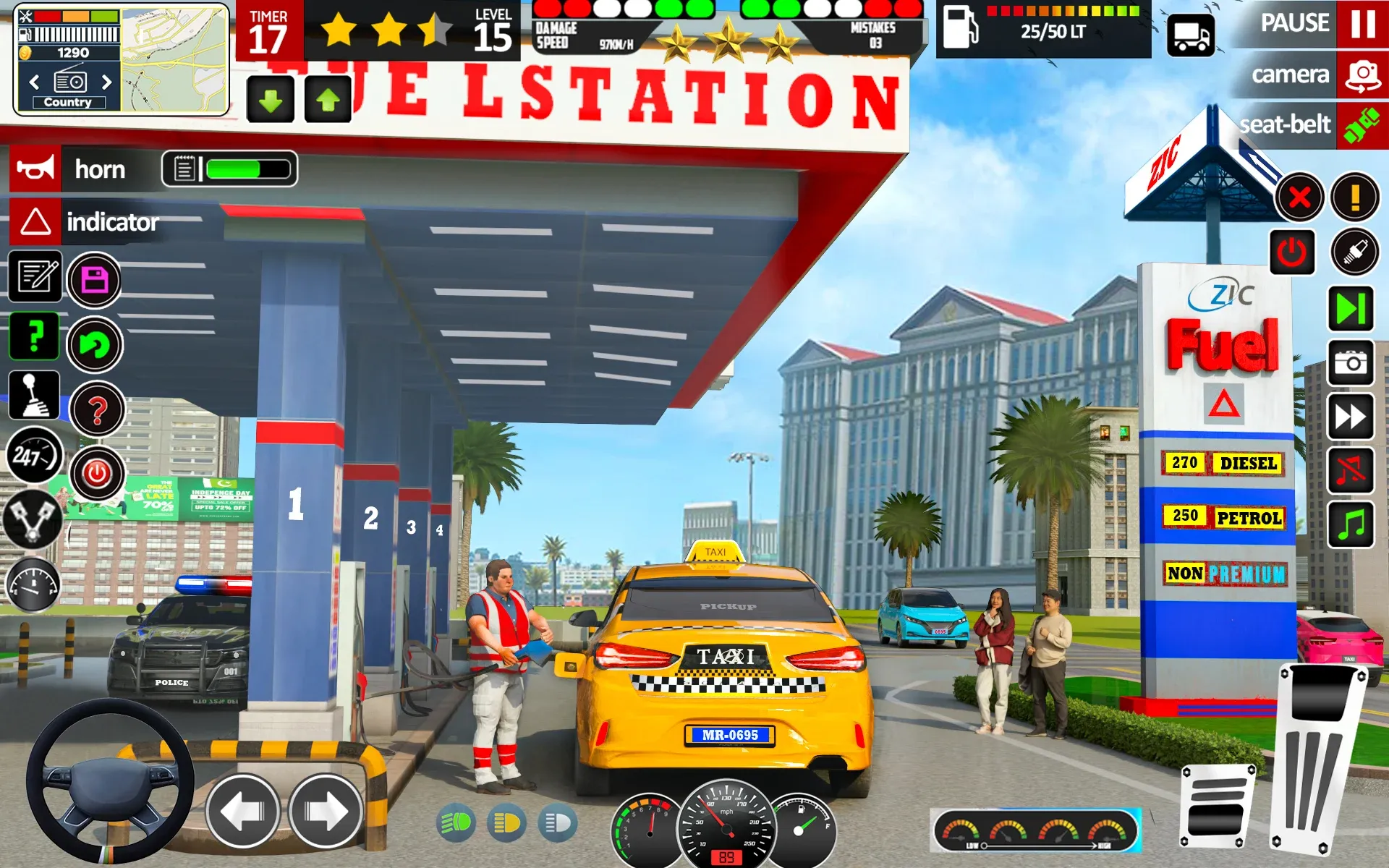
Task: Sound the horn
Action: pos(35,169)
